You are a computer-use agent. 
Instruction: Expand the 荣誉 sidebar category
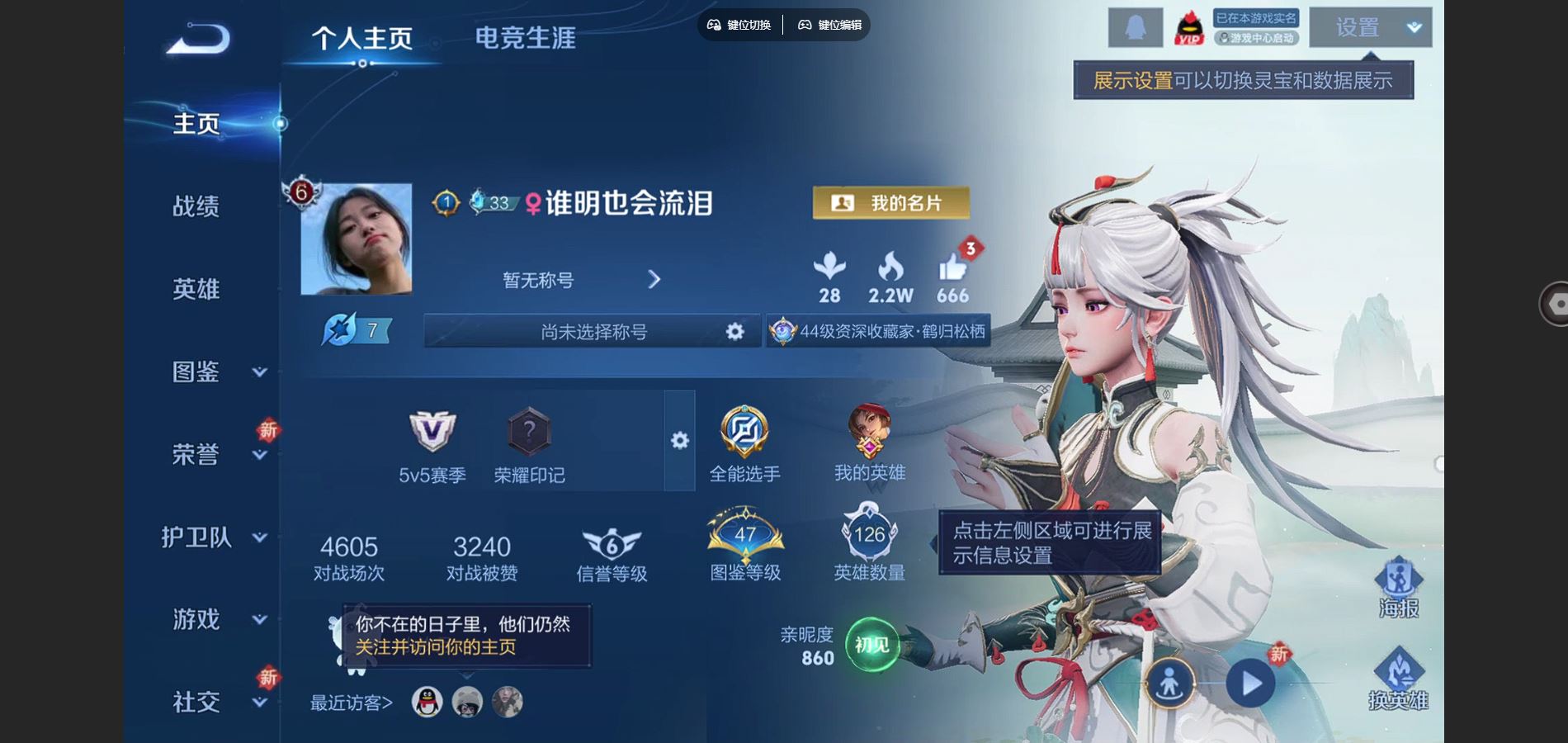[215, 454]
